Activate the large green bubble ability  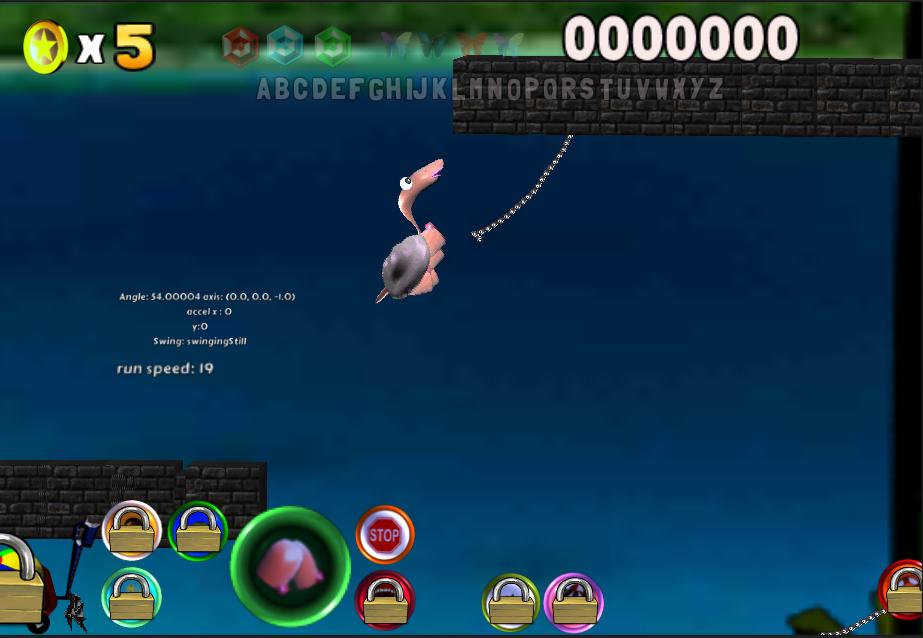pos(290,566)
